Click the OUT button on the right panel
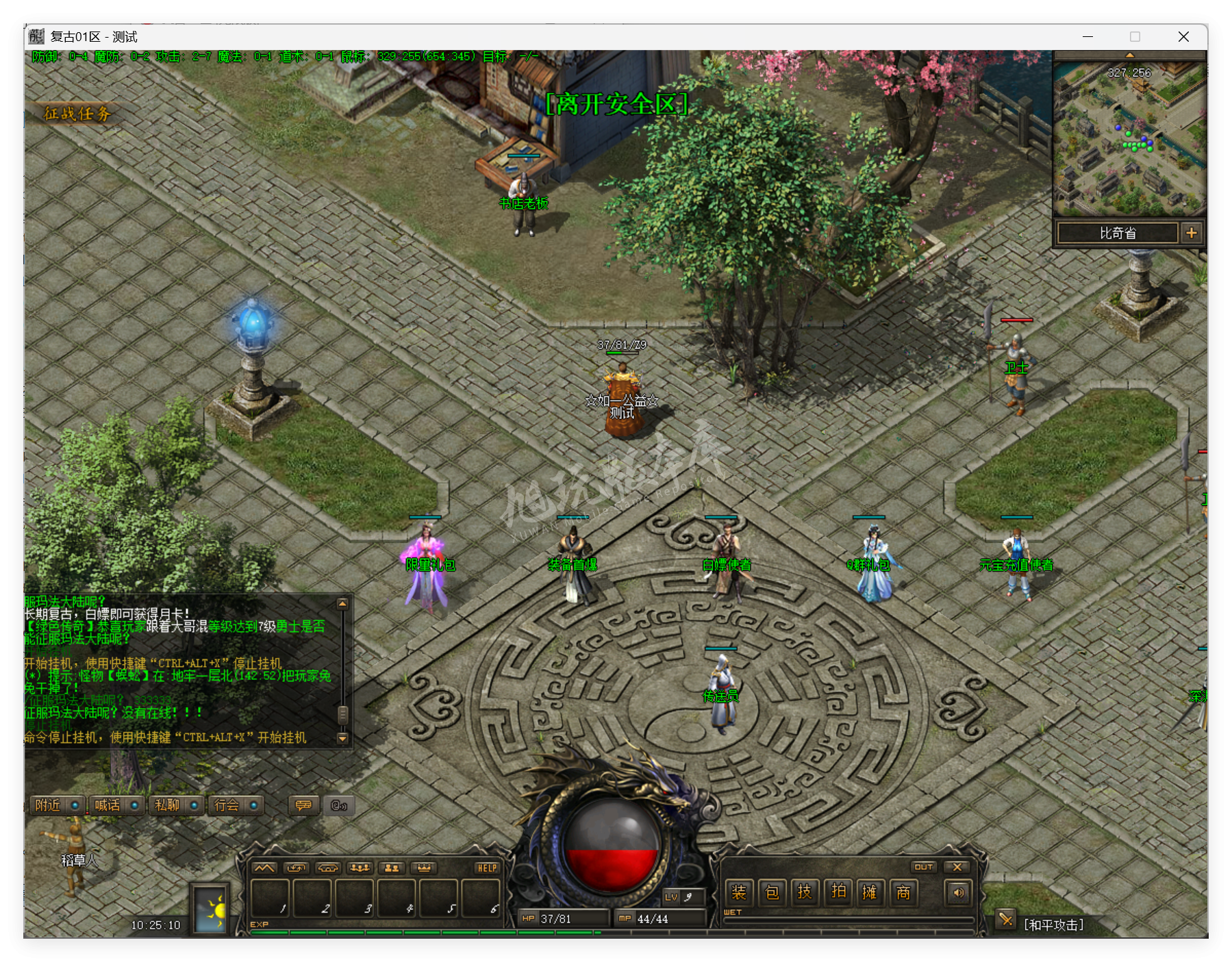 (925, 866)
